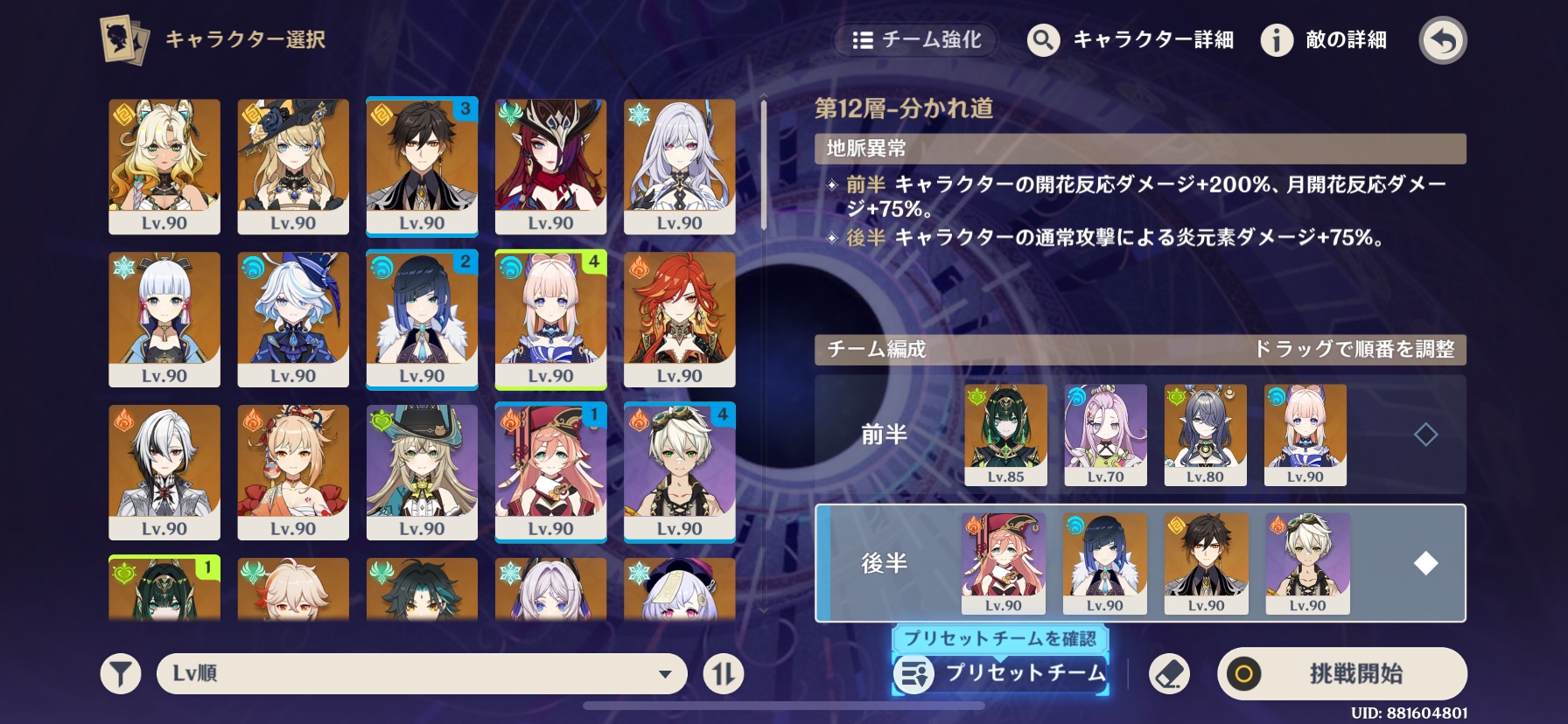
Task: Select the 後半 second-half team row
Action: (x=884, y=563)
